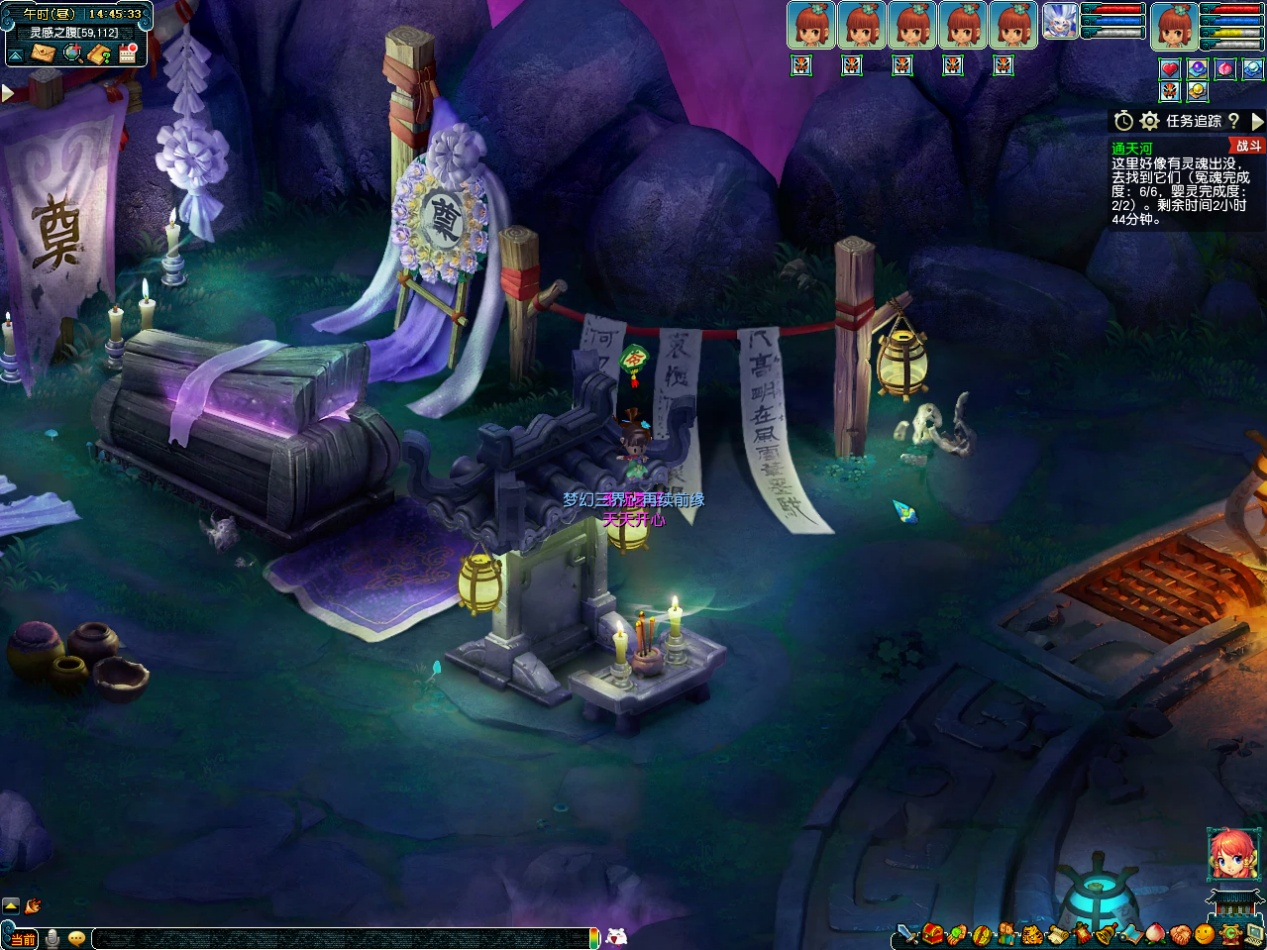The height and width of the screenshot is (950, 1267).
Task: Click the quest tracker stopwatch icon
Action: tap(1124, 121)
